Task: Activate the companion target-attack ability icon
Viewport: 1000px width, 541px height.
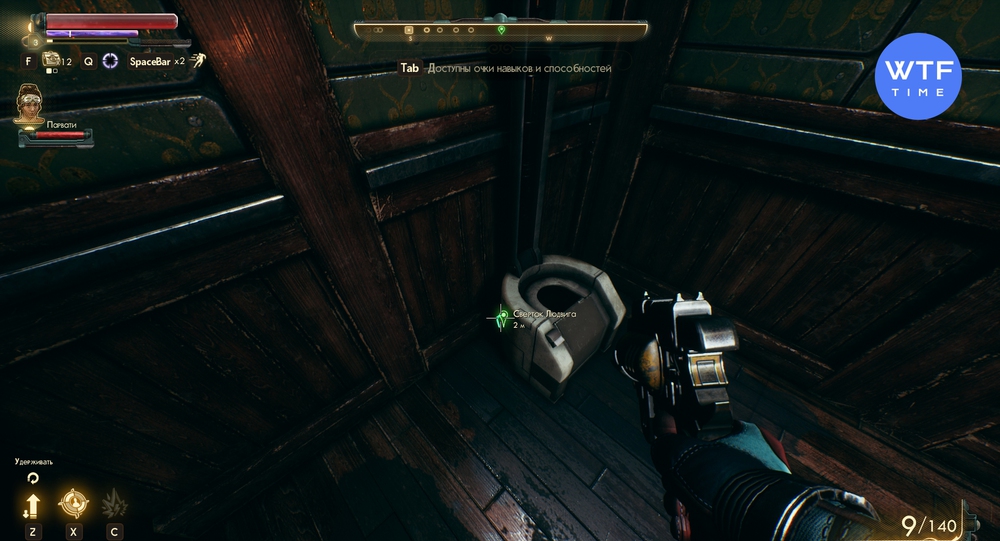Action: pyautogui.click(x=72, y=503)
